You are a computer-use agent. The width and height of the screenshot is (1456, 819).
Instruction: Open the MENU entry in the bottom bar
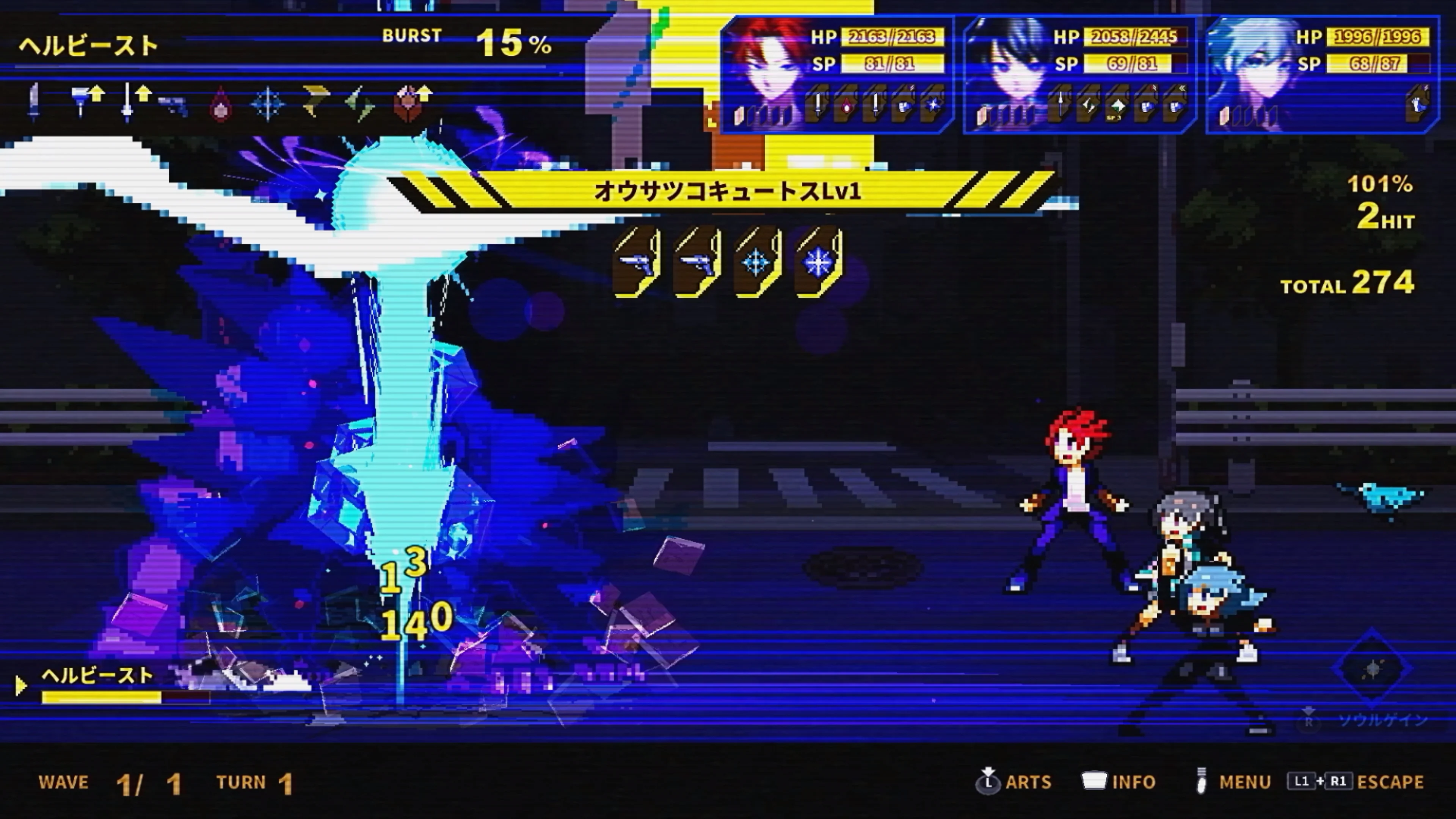tap(1232, 781)
